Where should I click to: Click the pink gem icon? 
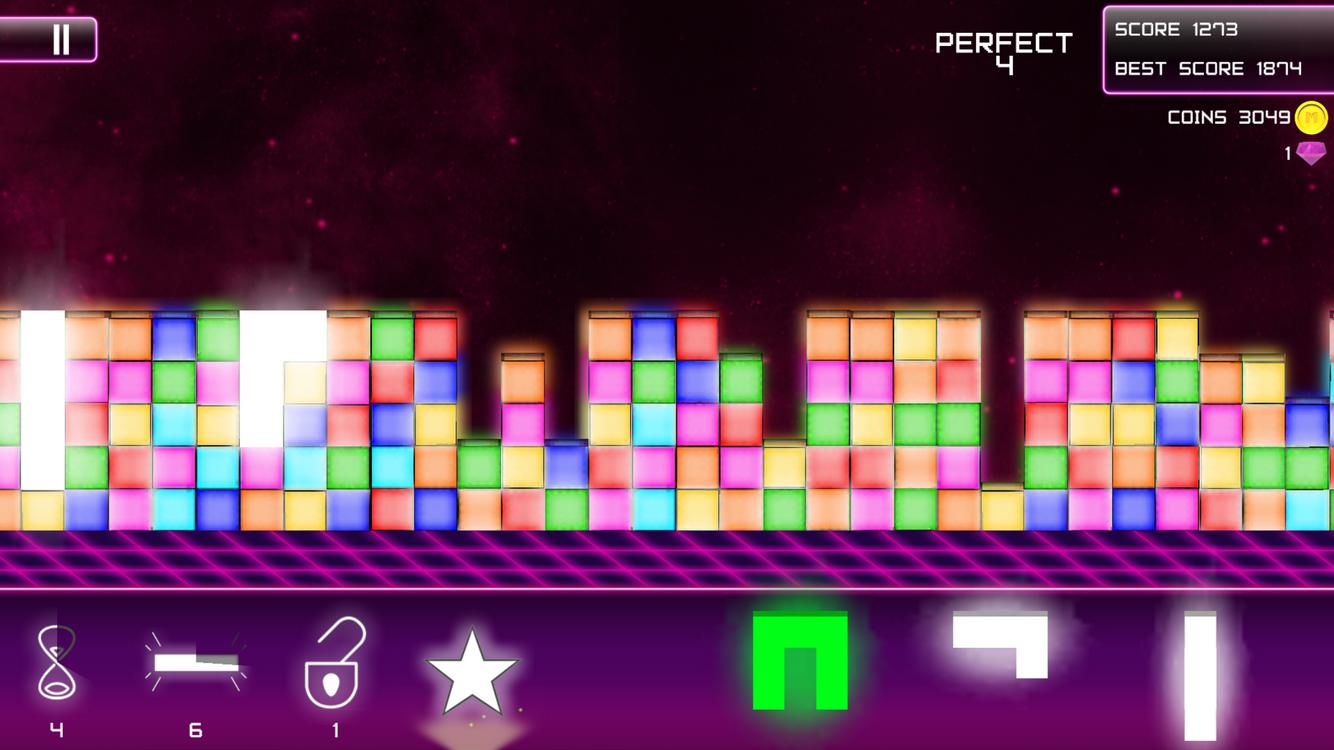pyautogui.click(x=1311, y=153)
